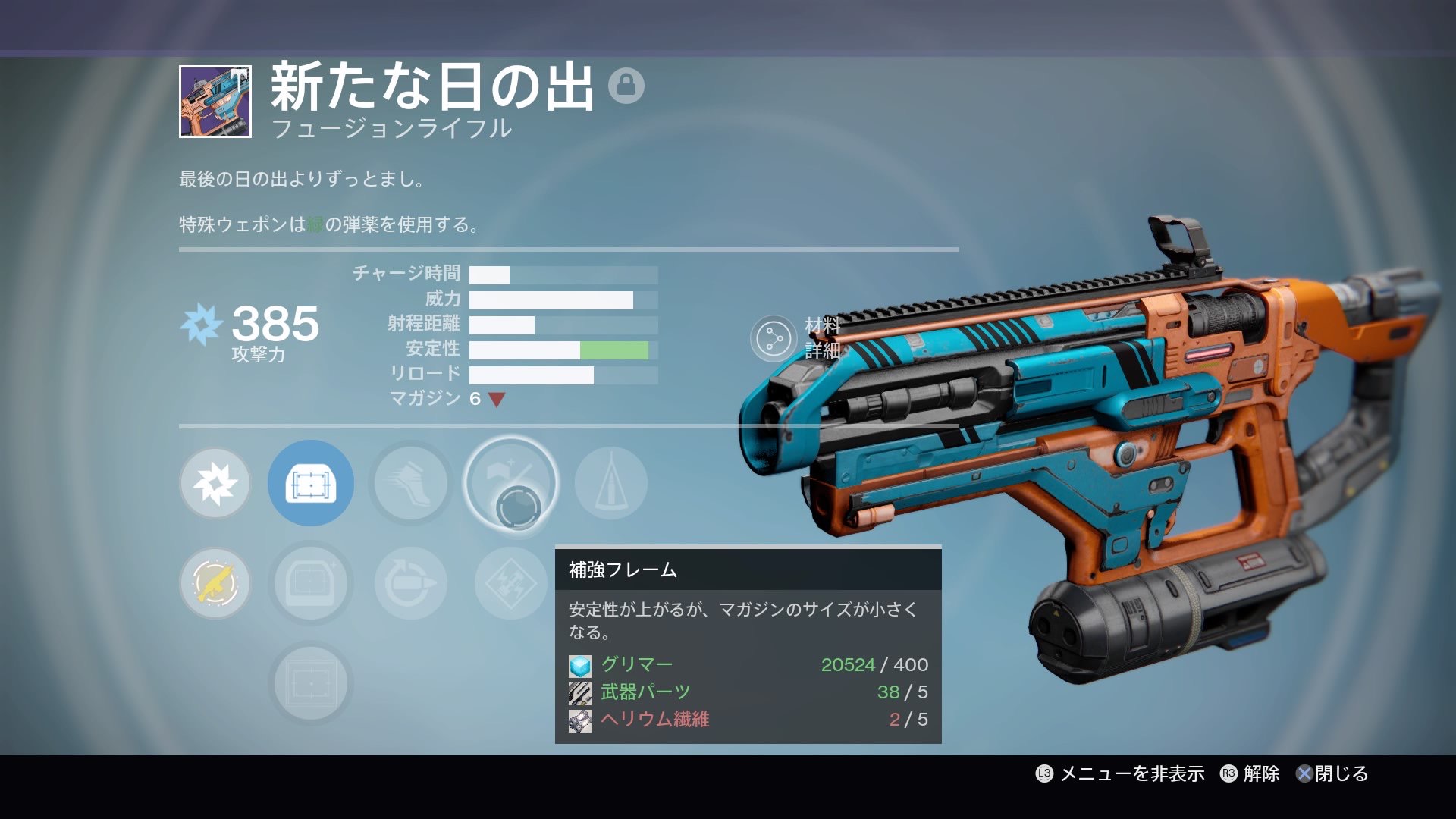Select the Arc damage starburst node
Viewport: 1456px width, 819px height.
coord(215,483)
